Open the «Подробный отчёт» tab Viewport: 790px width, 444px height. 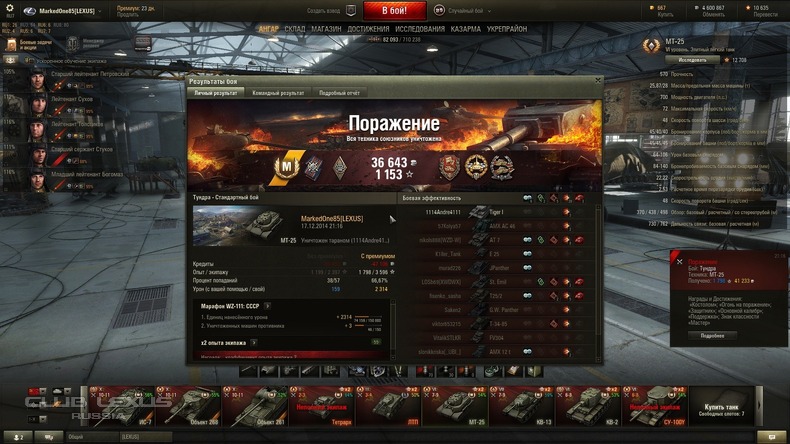[x=339, y=92]
